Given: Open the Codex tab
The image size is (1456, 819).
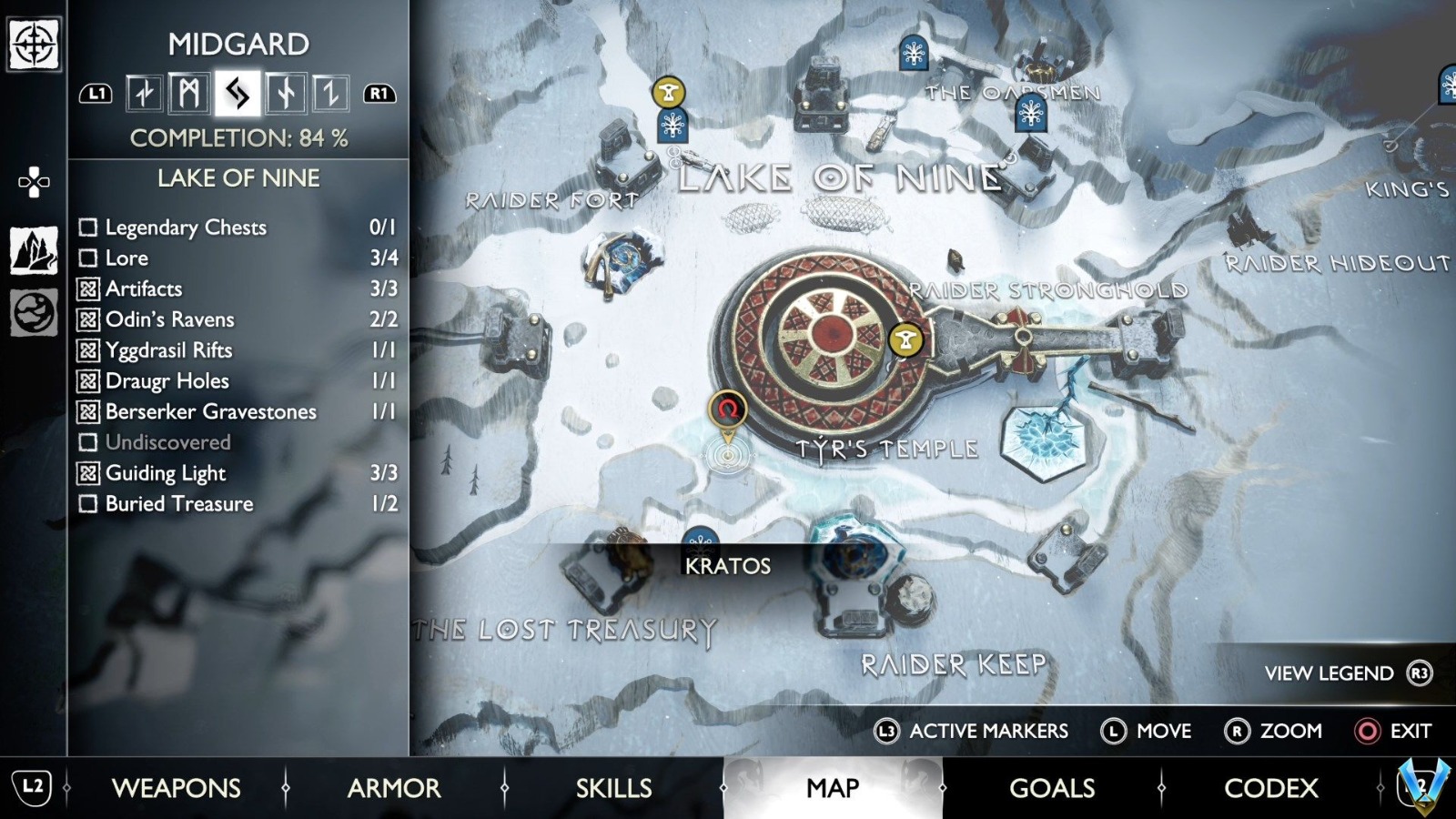Looking at the screenshot, I should (1270, 788).
